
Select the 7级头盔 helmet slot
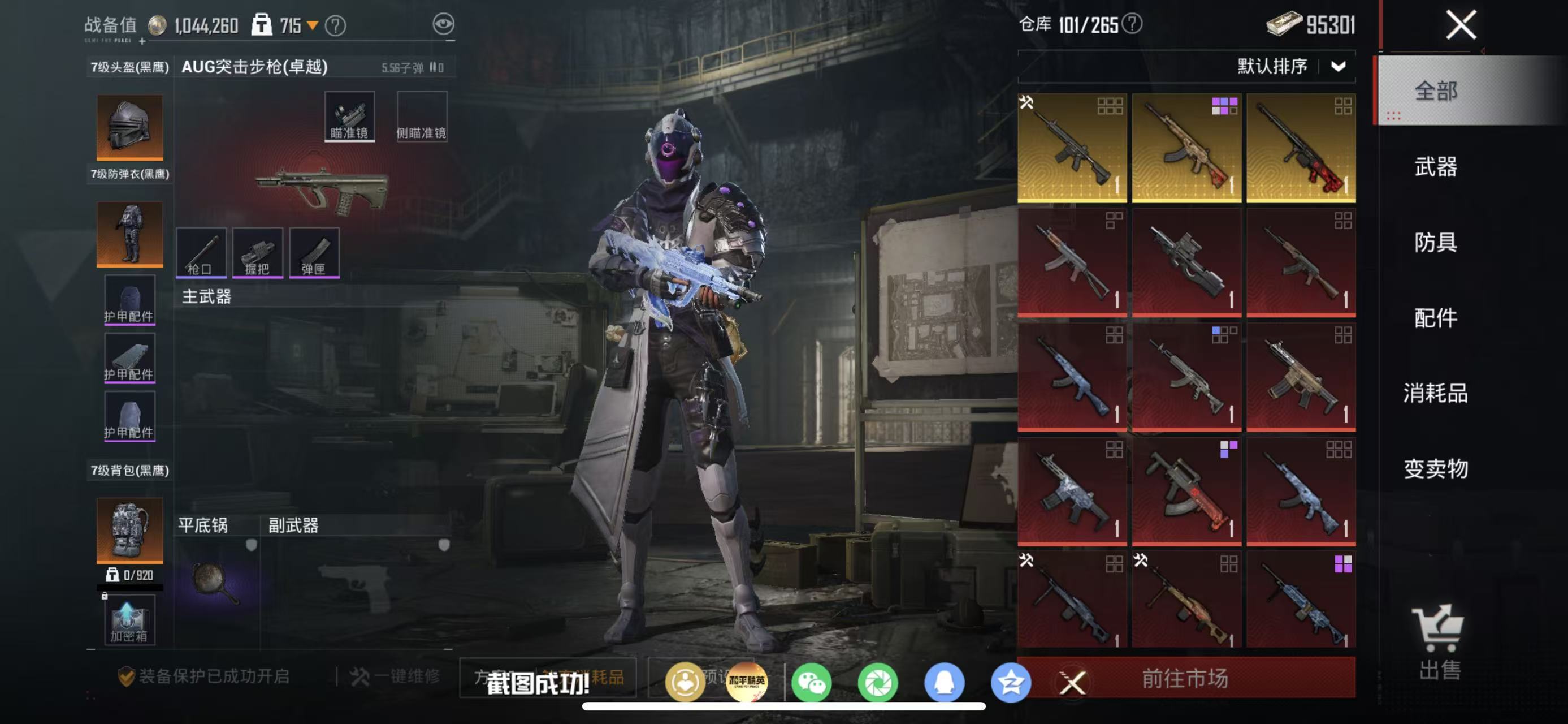129,127
